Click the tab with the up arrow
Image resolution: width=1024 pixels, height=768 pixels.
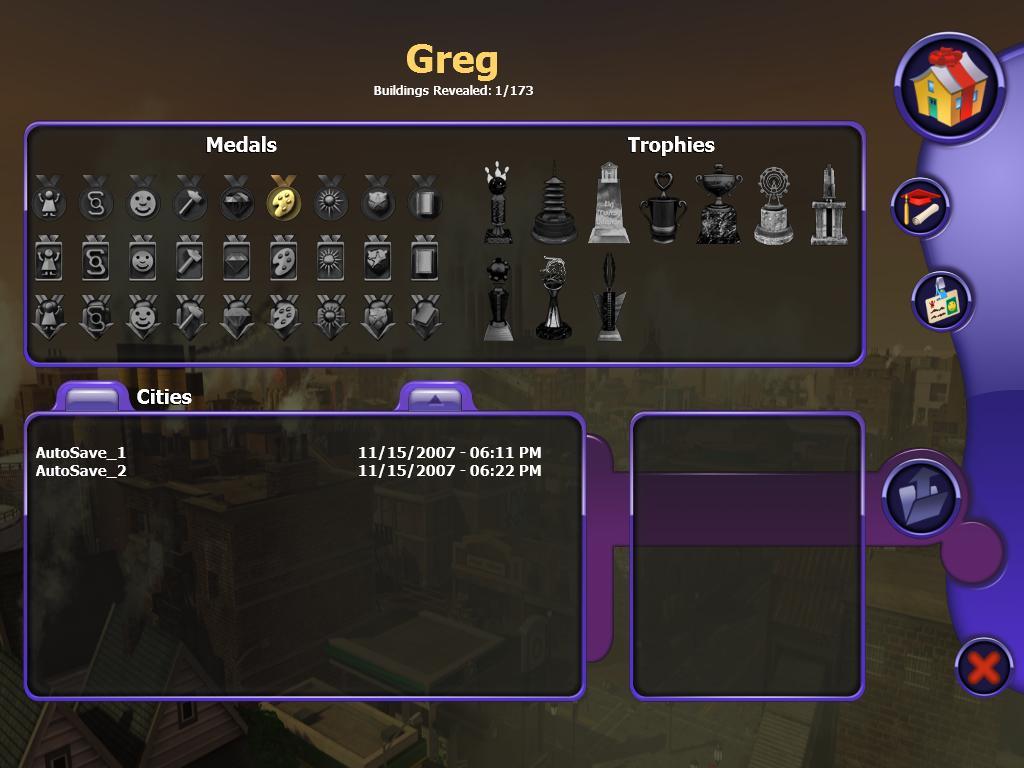click(x=434, y=398)
